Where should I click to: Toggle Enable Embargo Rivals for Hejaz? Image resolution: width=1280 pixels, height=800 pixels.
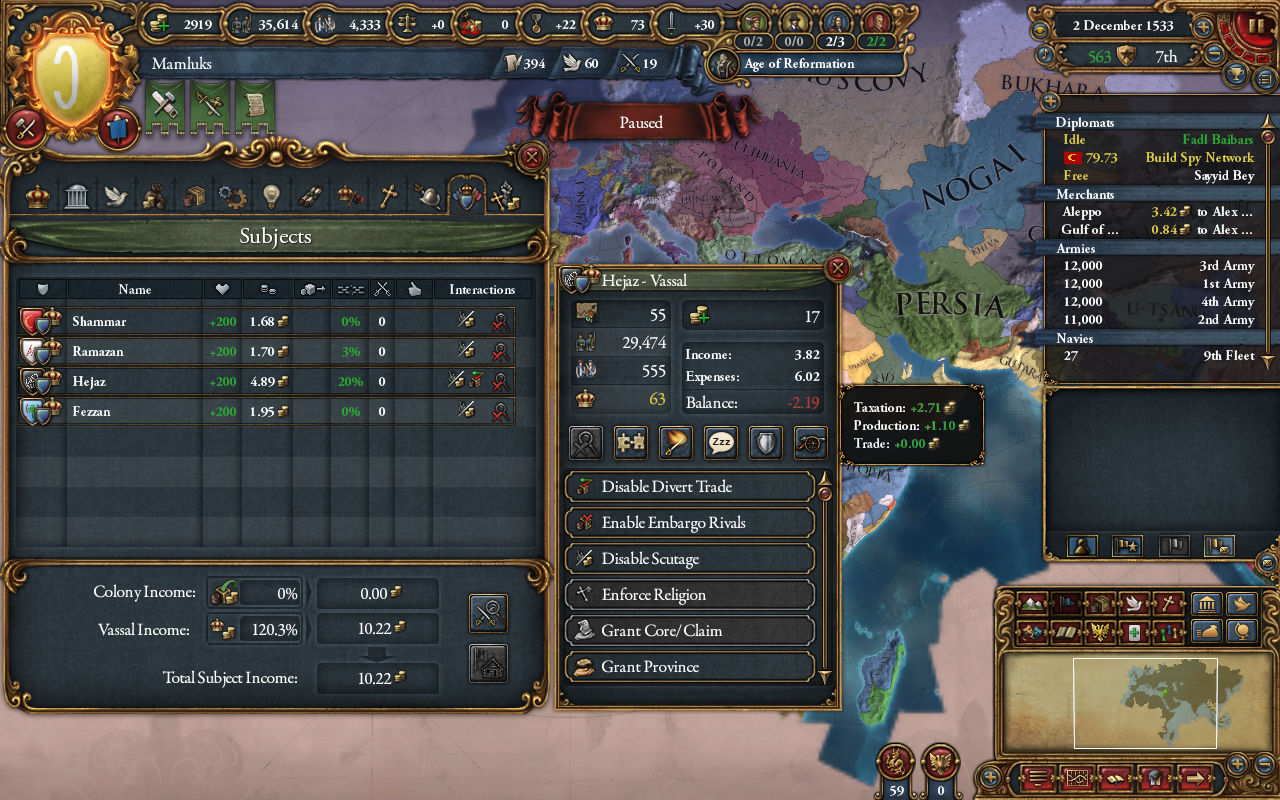pos(689,522)
